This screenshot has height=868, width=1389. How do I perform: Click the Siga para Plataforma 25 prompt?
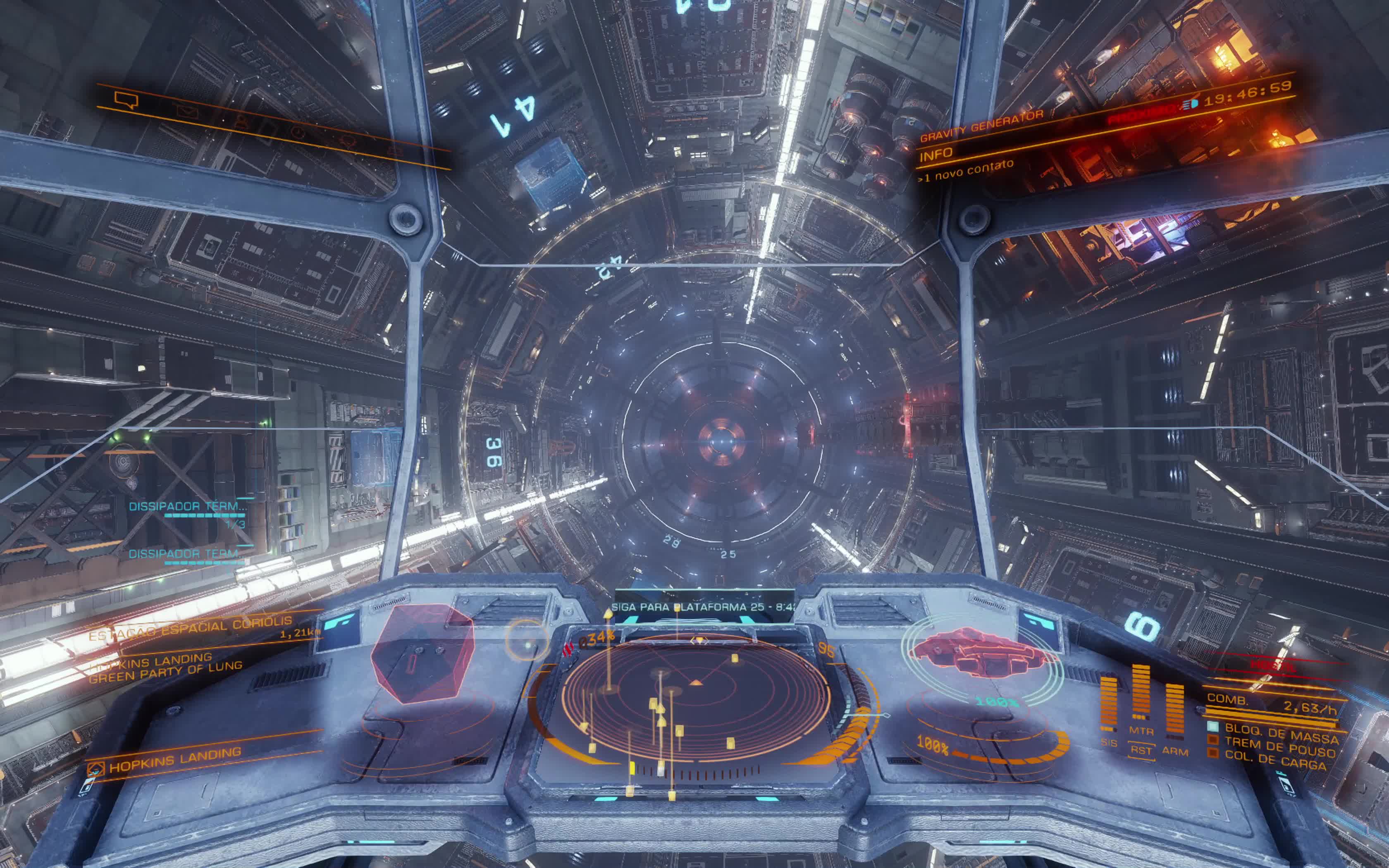coord(704,607)
